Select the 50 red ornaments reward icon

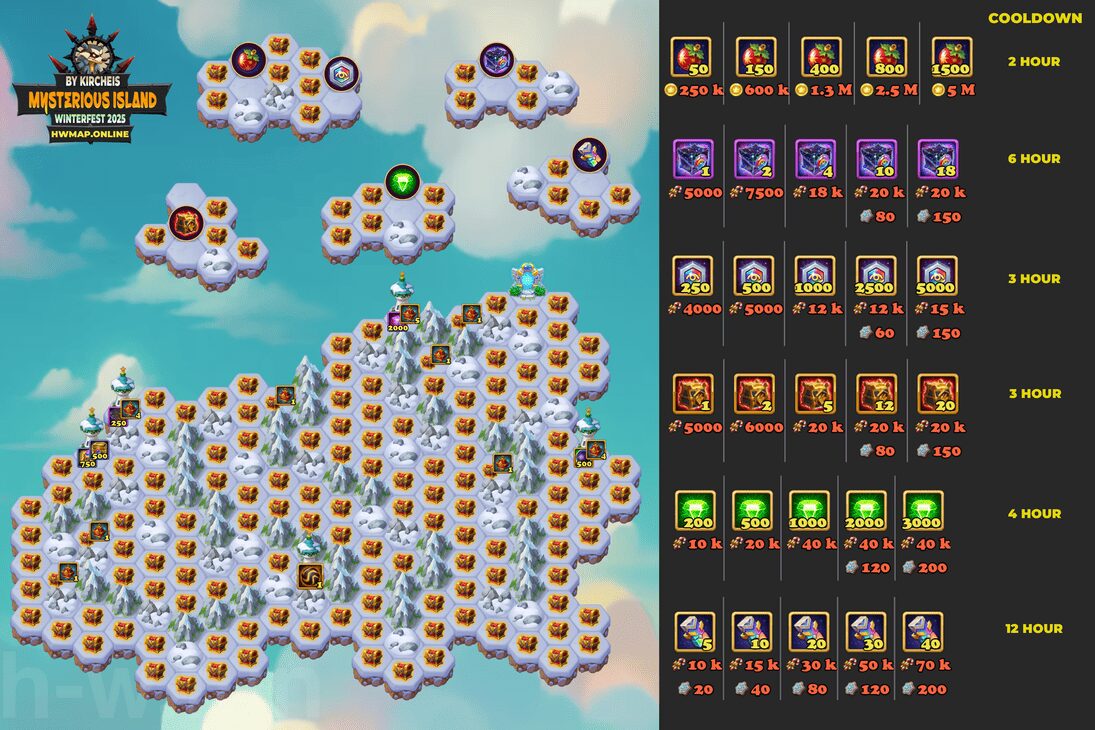tap(691, 57)
